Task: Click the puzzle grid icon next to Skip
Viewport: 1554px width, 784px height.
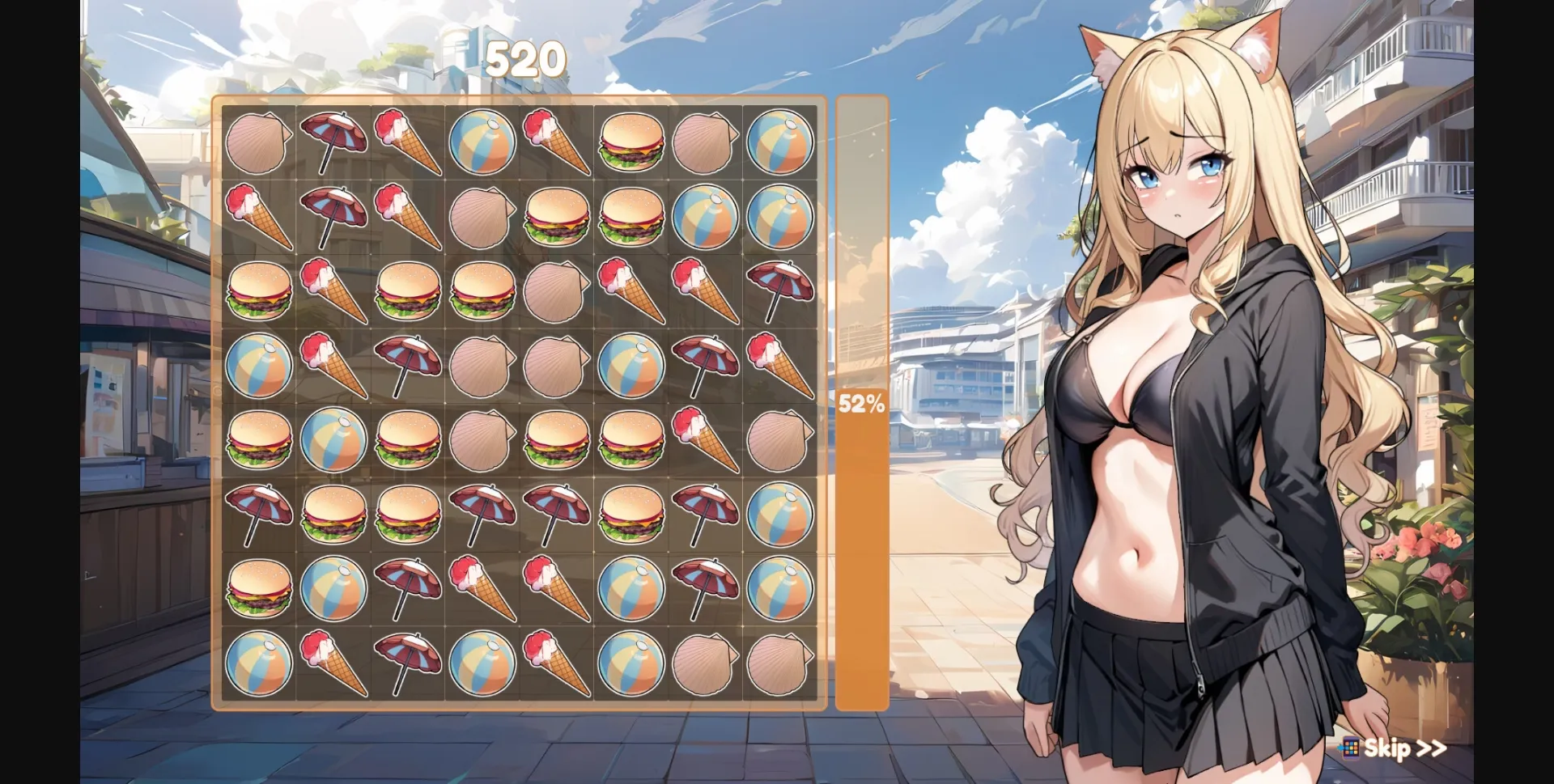Action: 1350,750
